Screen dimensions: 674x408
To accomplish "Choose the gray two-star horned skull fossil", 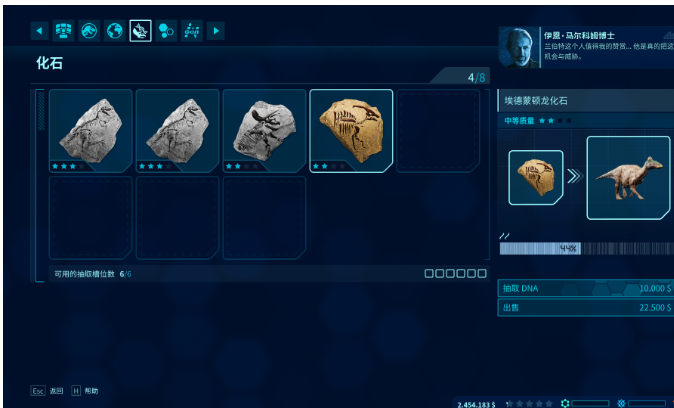I will [264, 130].
